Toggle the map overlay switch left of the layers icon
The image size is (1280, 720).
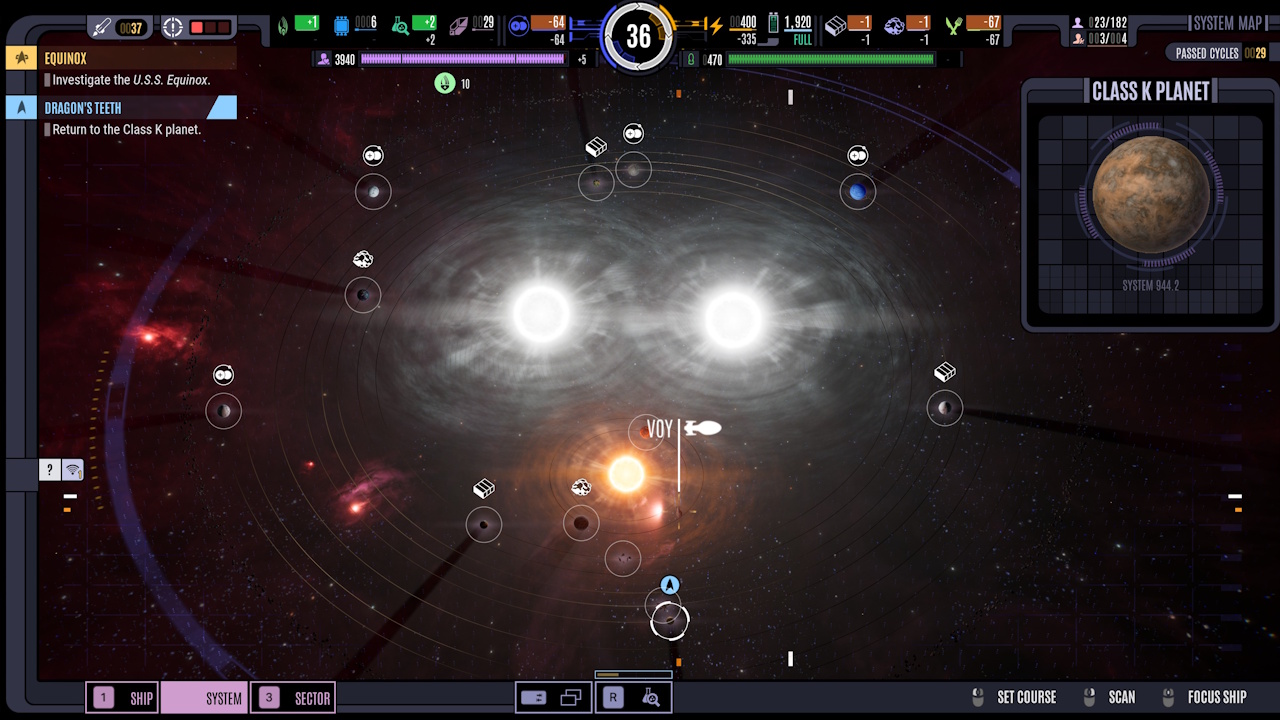pyautogui.click(x=533, y=697)
